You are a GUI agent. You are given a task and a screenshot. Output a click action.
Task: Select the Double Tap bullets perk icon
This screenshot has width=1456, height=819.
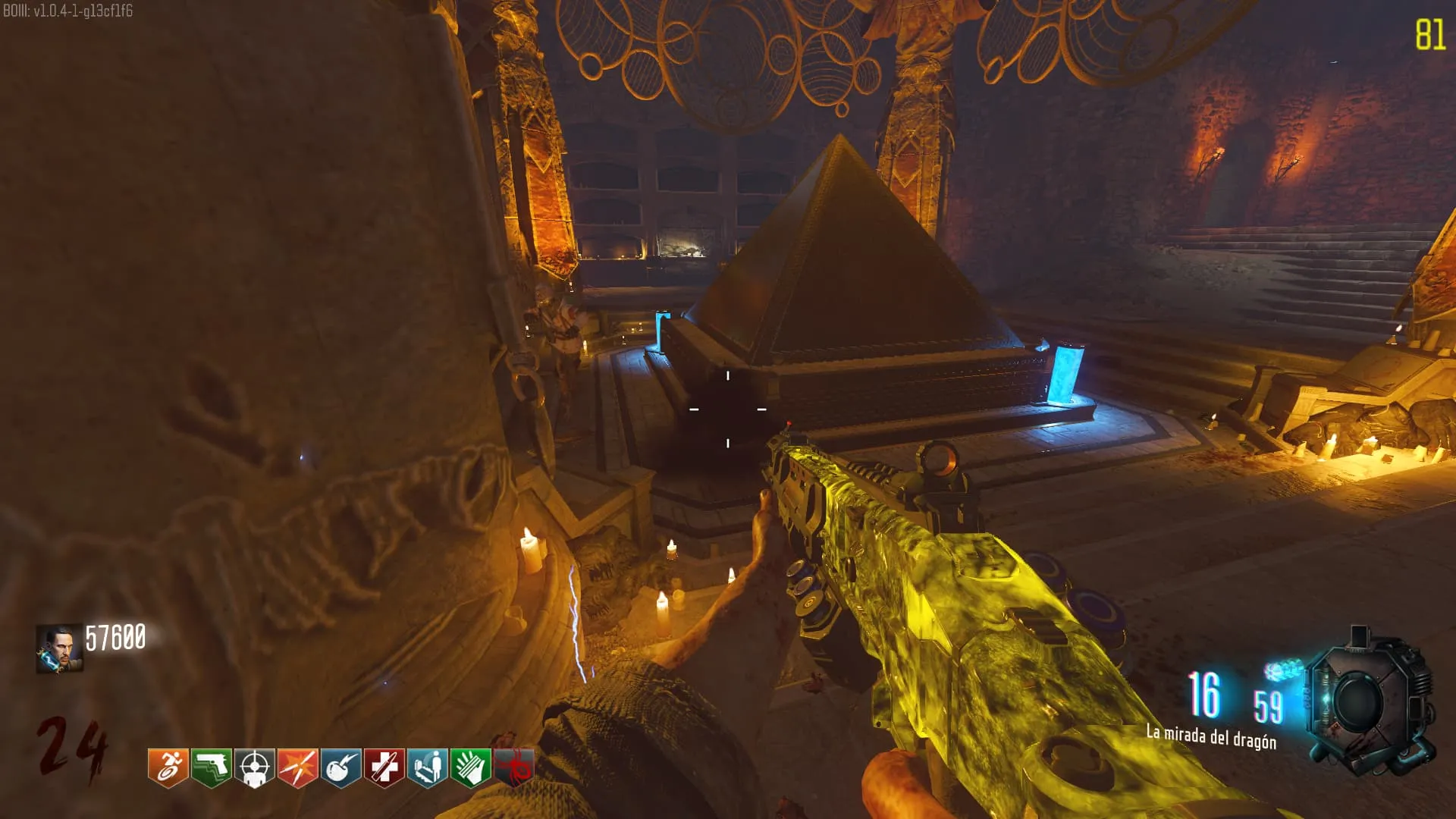pyautogui.click(x=297, y=767)
